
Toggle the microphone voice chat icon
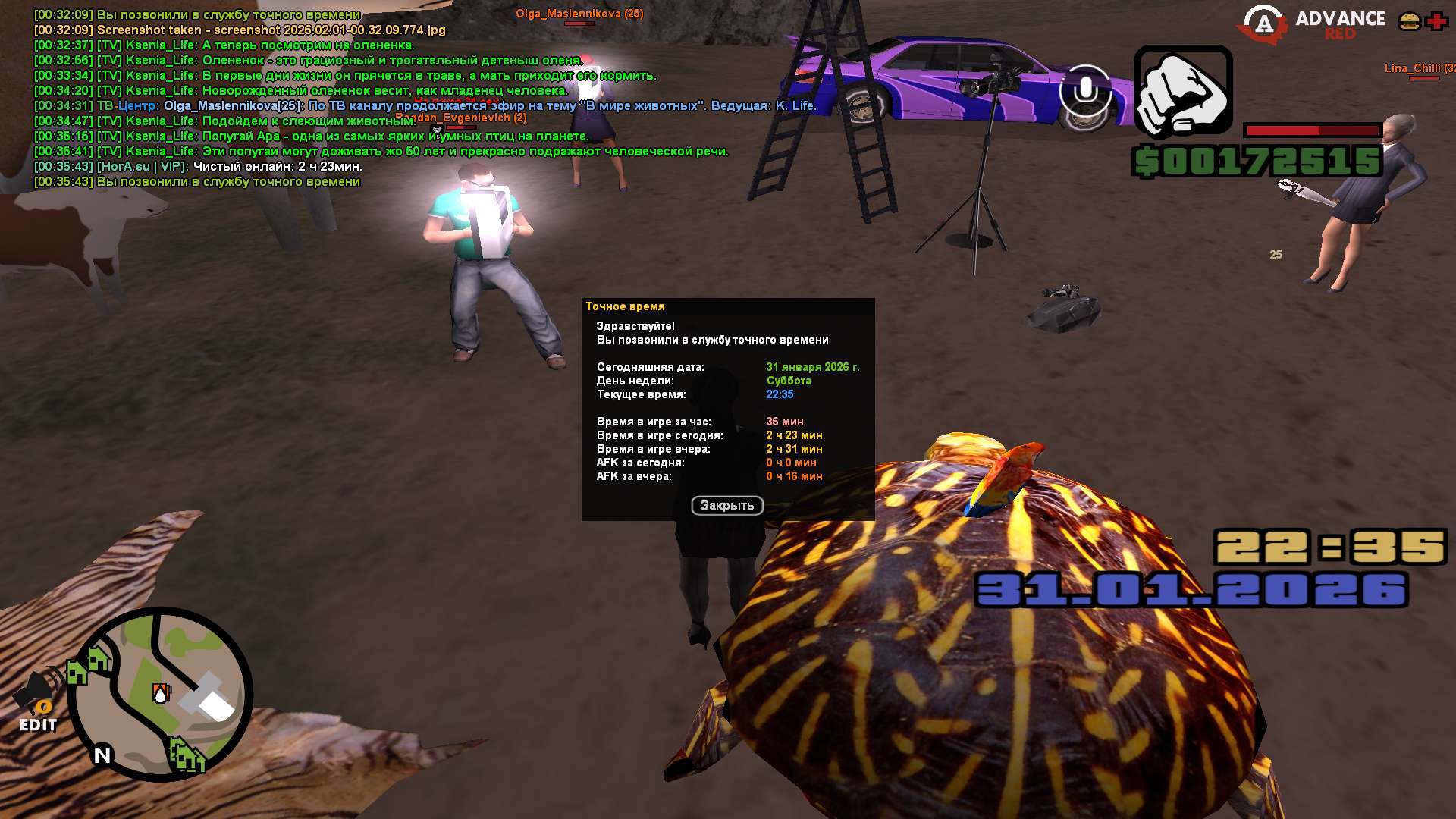(x=1085, y=91)
